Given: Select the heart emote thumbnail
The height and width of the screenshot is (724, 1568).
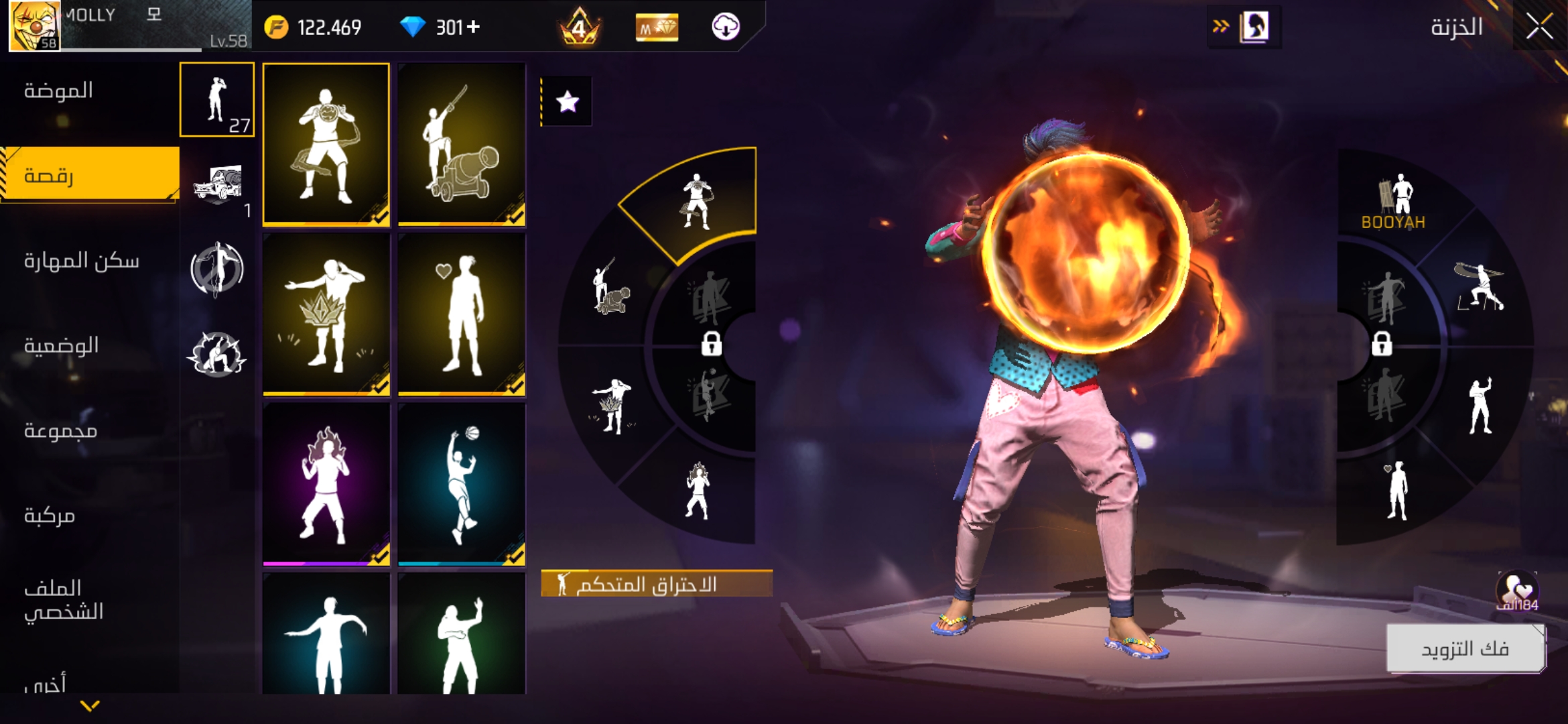Looking at the screenshot, I should 462,314.
